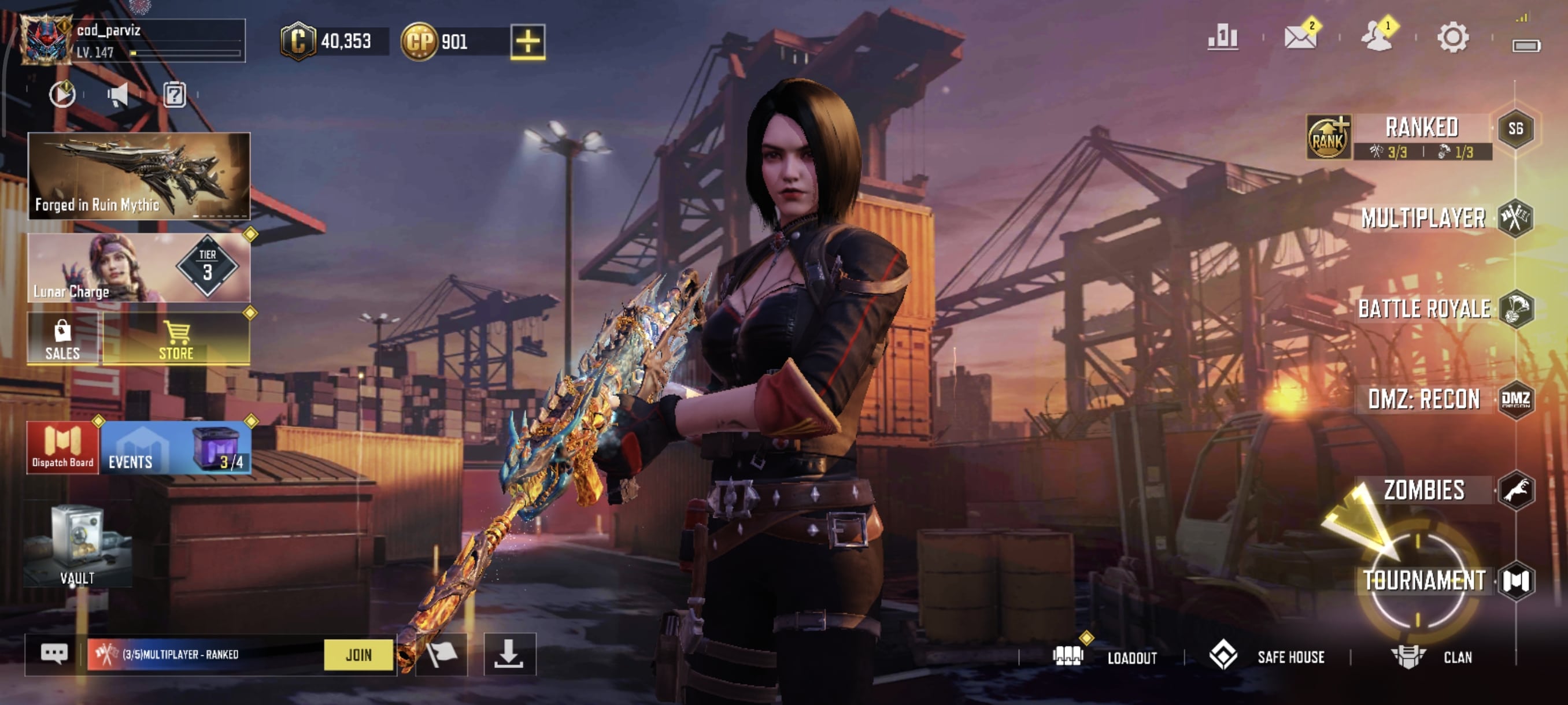Screen dimensions: 1568x705
Task: Add CP with the yellow plus button
Action: 527,42
